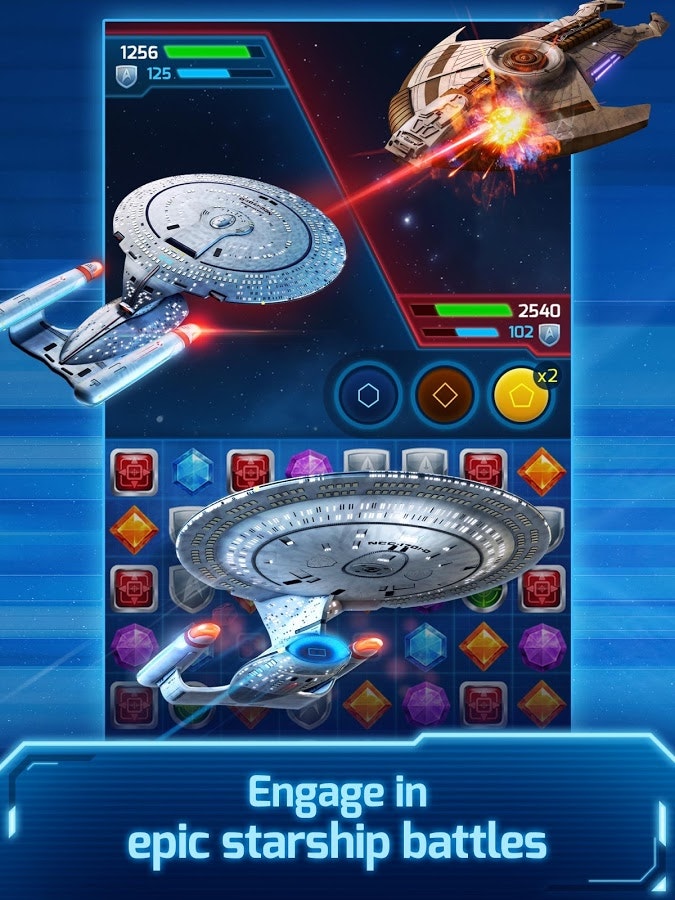Trigger the orange diamond ability button
The image size is (675, 900).
tap(445, 396)
